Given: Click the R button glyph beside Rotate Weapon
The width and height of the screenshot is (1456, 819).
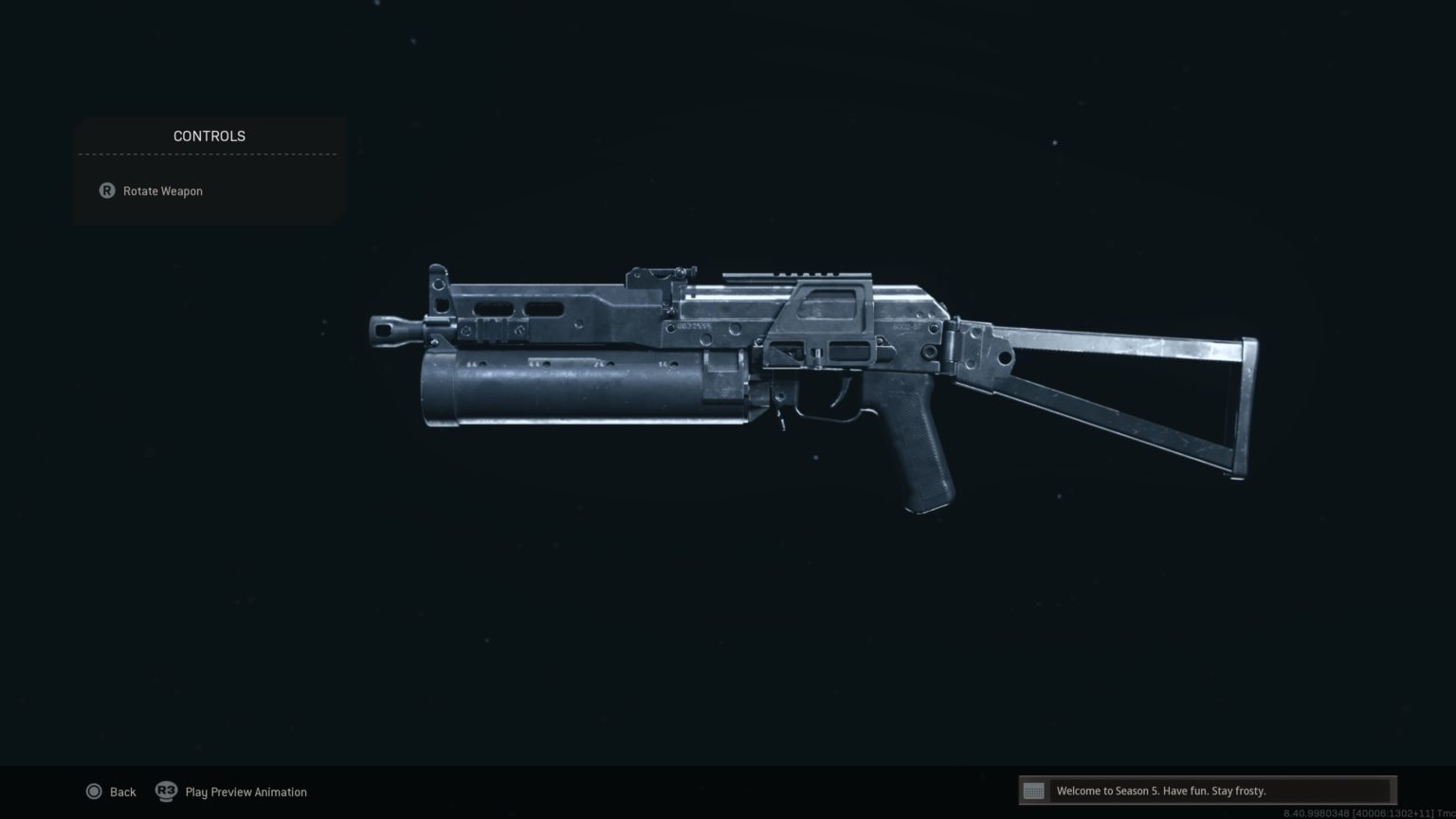Looking at the screenshot, I should [x=106, y=191].
